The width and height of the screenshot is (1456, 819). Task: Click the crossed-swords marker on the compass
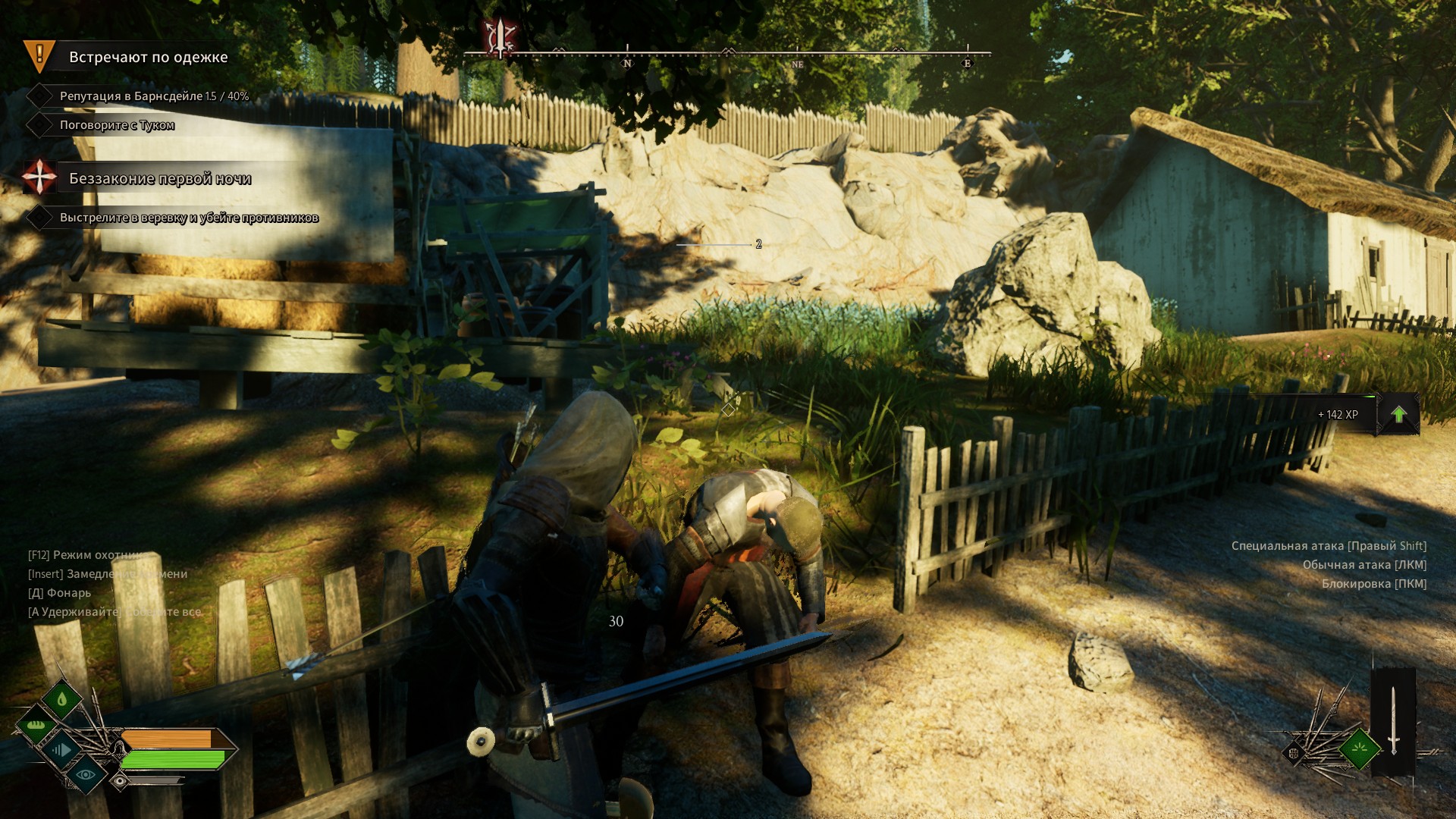(500, 38)
